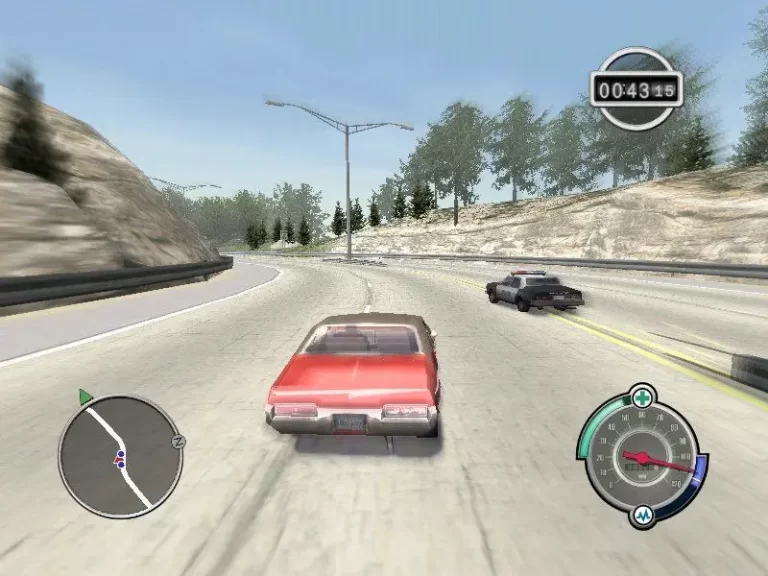Click the teal zigzag icon below the speedometer
This screenshot has width=768, height=576.
point(643,516)
